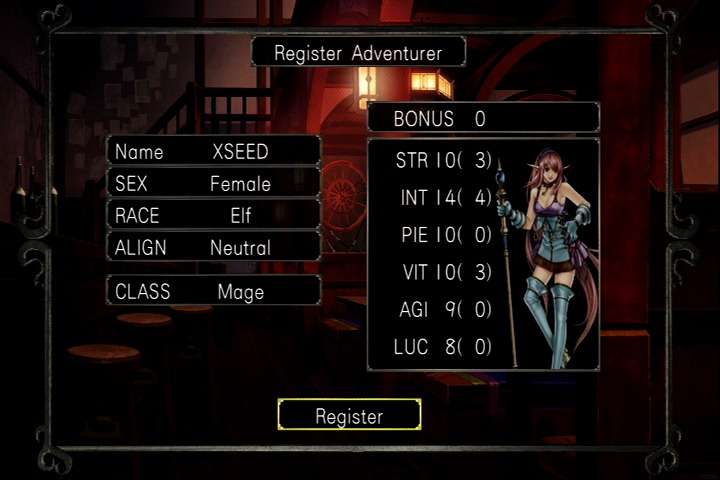Select the STR stat row

click(x=443, y=160)
